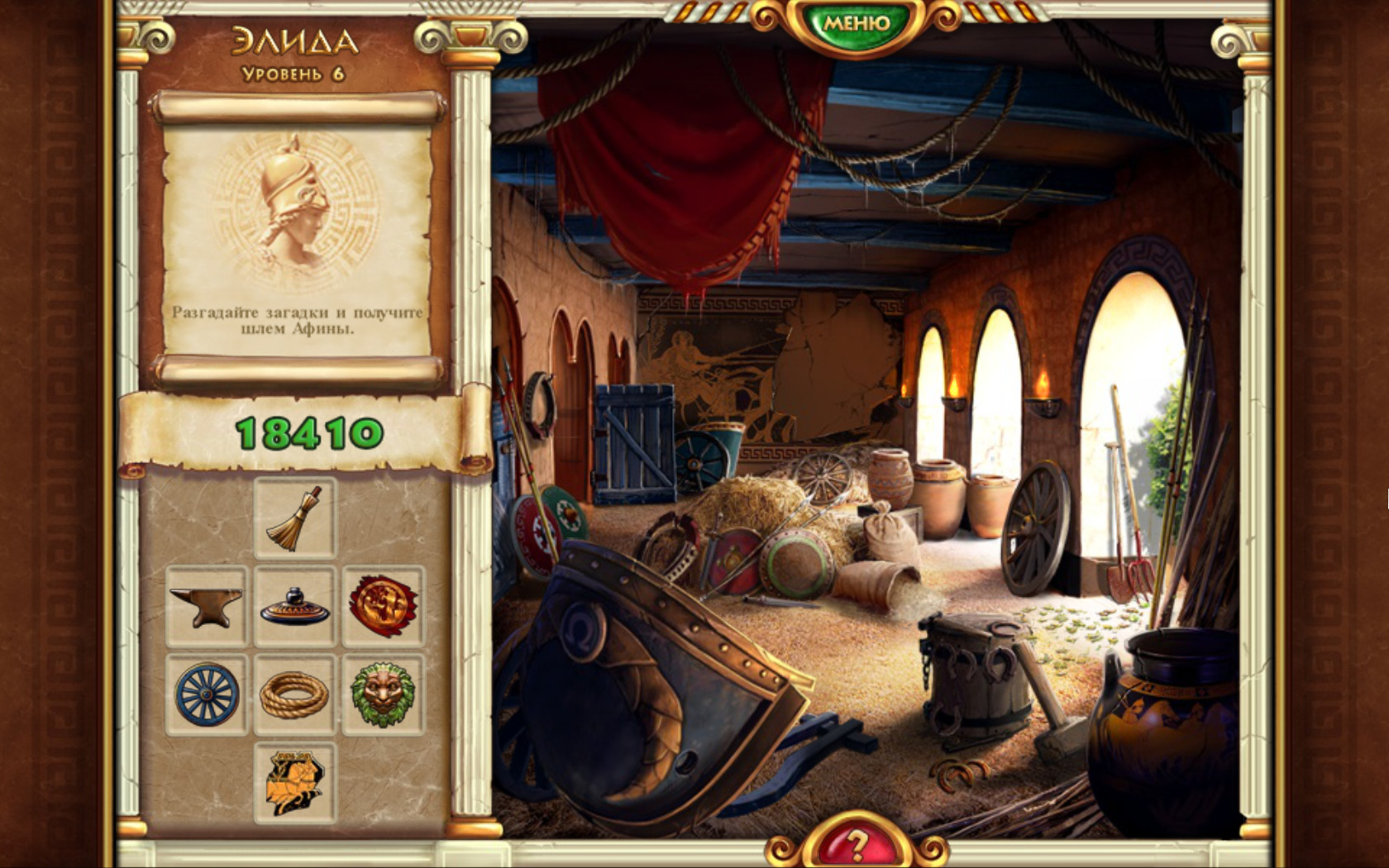Select the red lion shield slot
Image resolution: width=1389 pixels, height=868 pixels.
(x=382, y=606)
